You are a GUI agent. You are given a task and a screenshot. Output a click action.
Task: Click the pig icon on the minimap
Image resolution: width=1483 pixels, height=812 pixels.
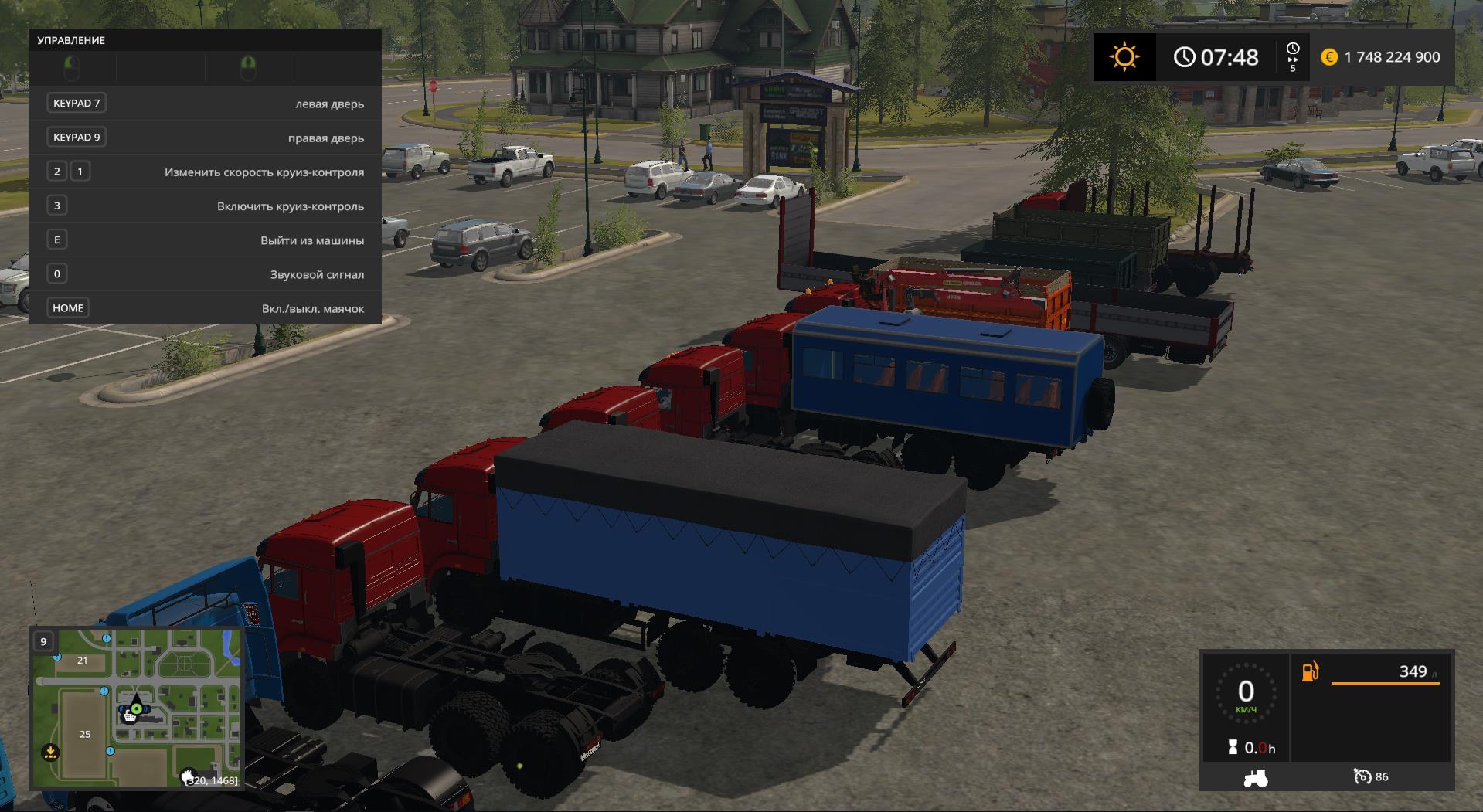click(188, 776)
